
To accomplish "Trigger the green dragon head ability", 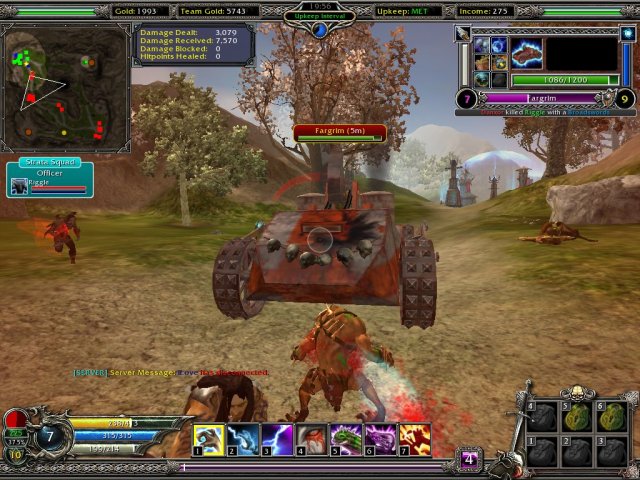I will click(346, 439).
